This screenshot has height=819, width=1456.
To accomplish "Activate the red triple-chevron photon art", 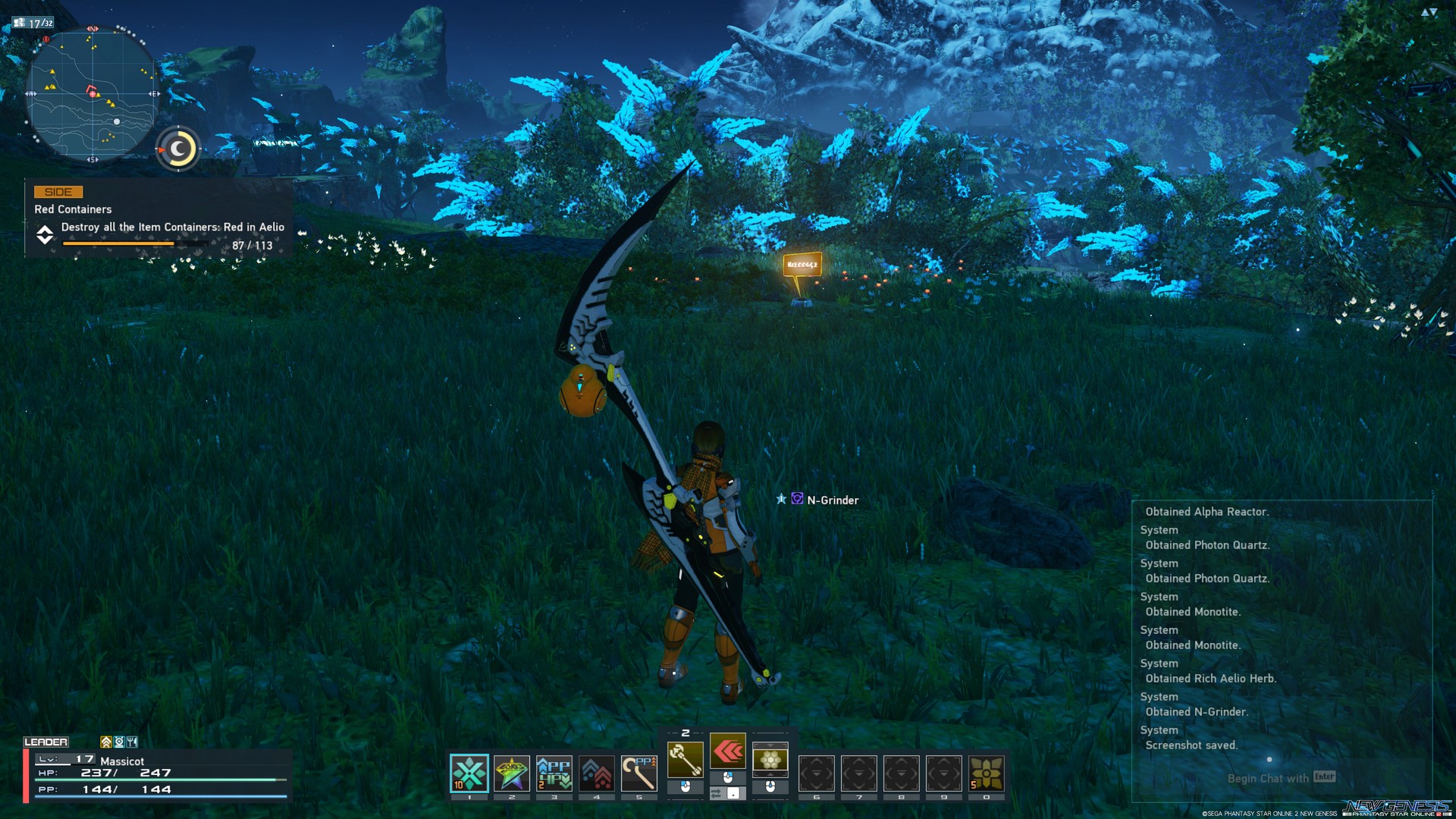I will 728,752.
